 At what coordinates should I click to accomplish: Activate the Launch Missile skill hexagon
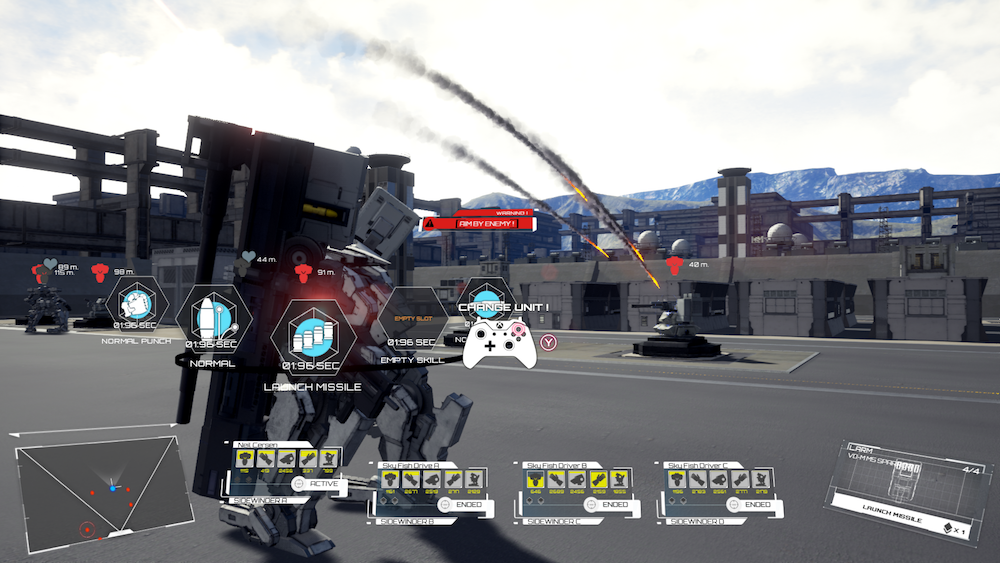pyautogui.click(x=313, y=338)
